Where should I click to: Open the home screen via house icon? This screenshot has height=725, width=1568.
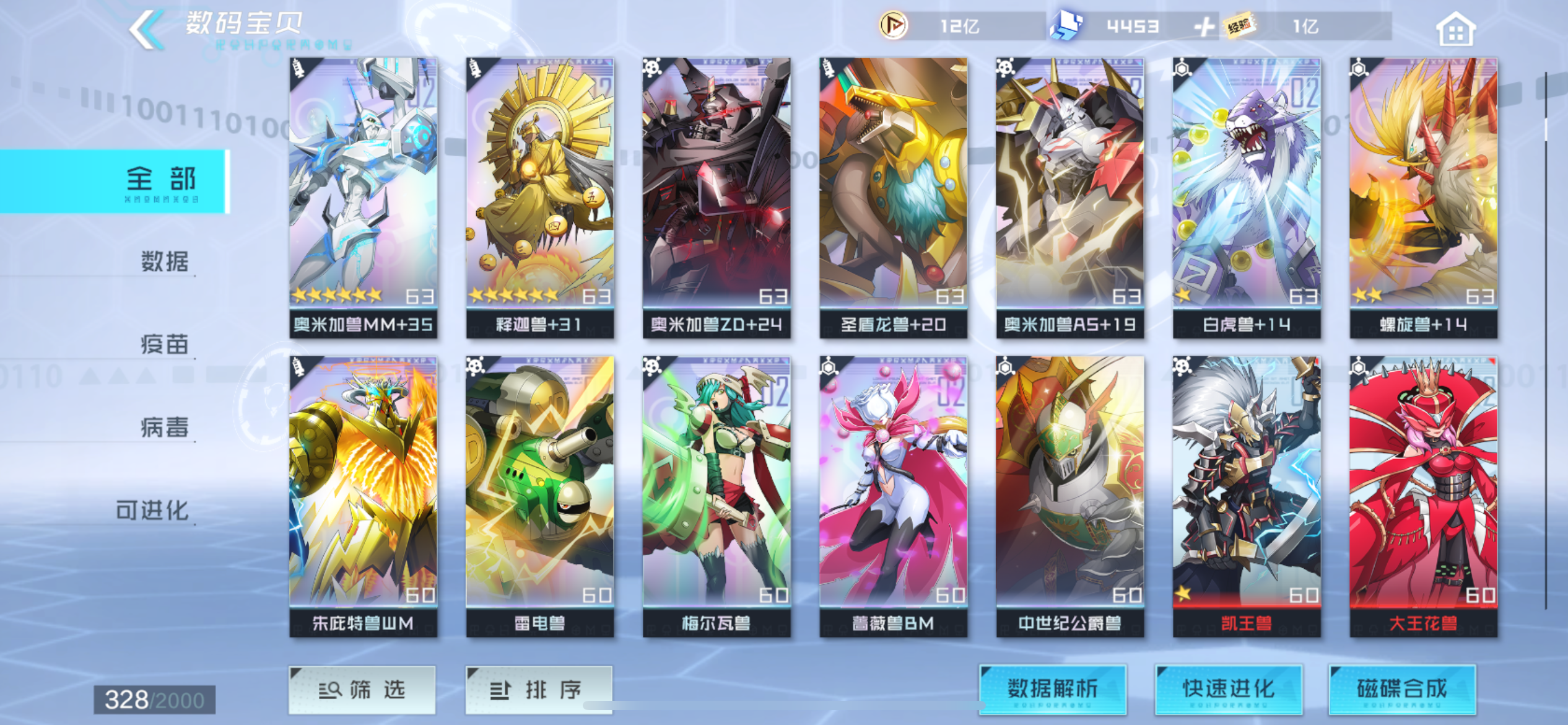point(1458,29)
